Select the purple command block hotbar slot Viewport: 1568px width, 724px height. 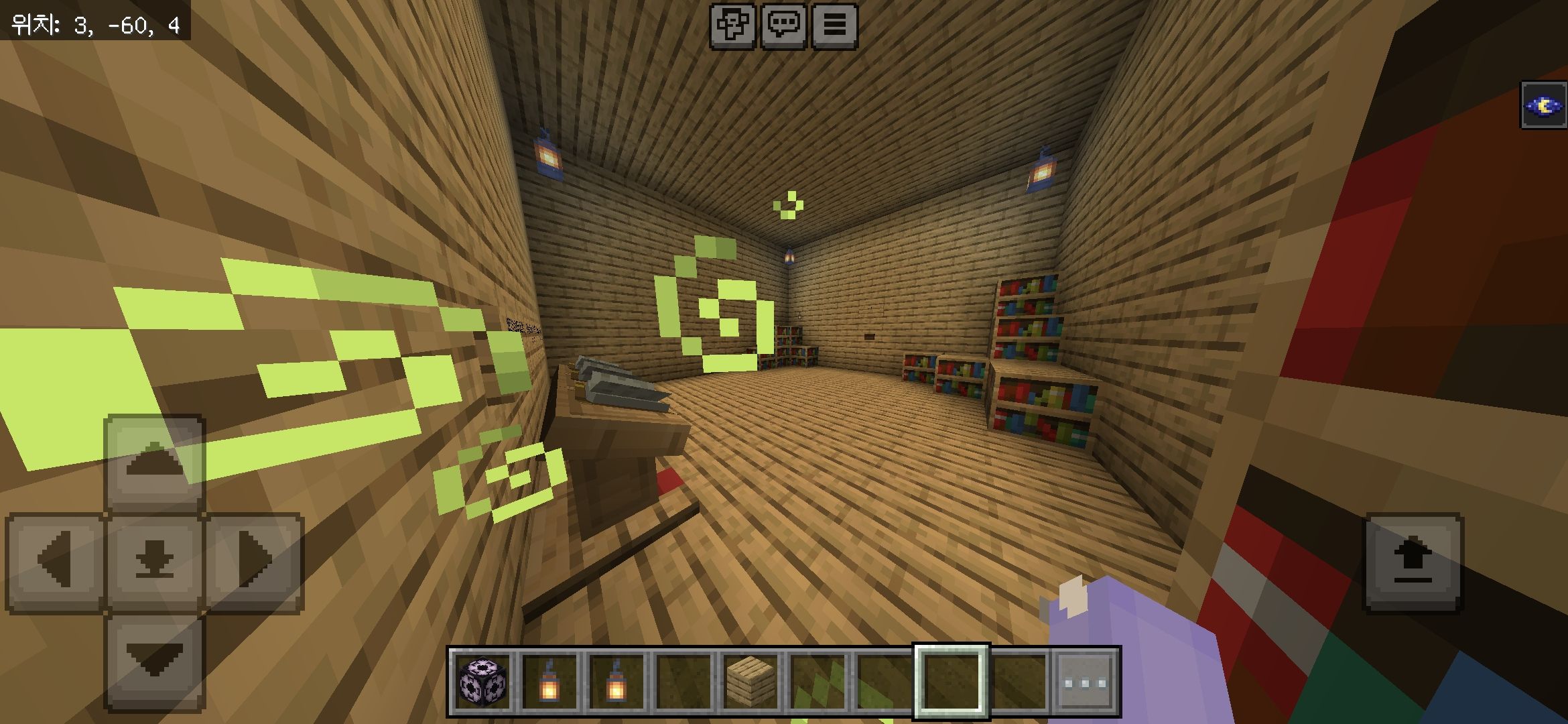click(x=482, y=682)
